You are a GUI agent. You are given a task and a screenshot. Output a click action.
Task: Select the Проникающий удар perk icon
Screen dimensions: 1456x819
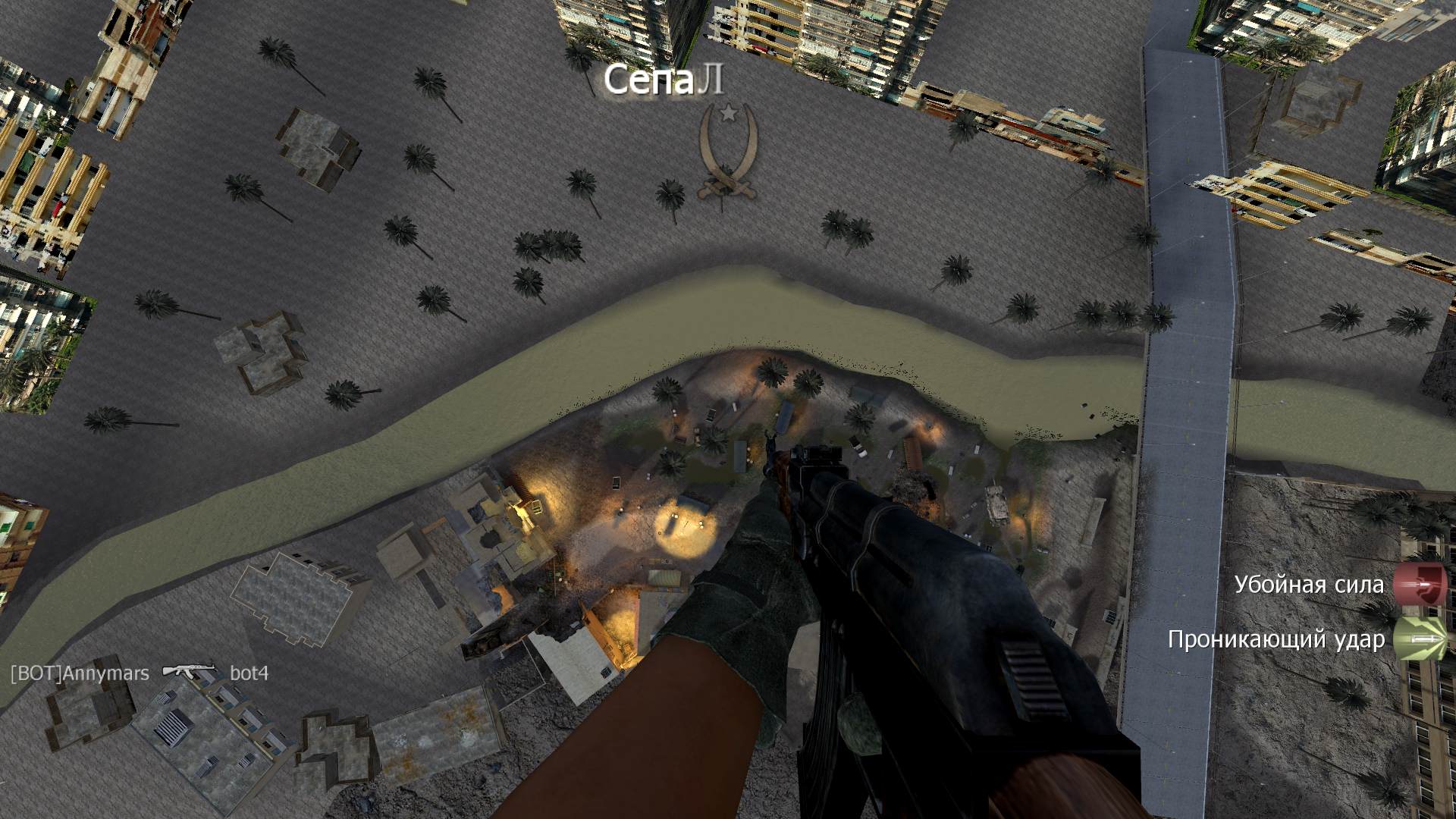(x=1420, y=639)
